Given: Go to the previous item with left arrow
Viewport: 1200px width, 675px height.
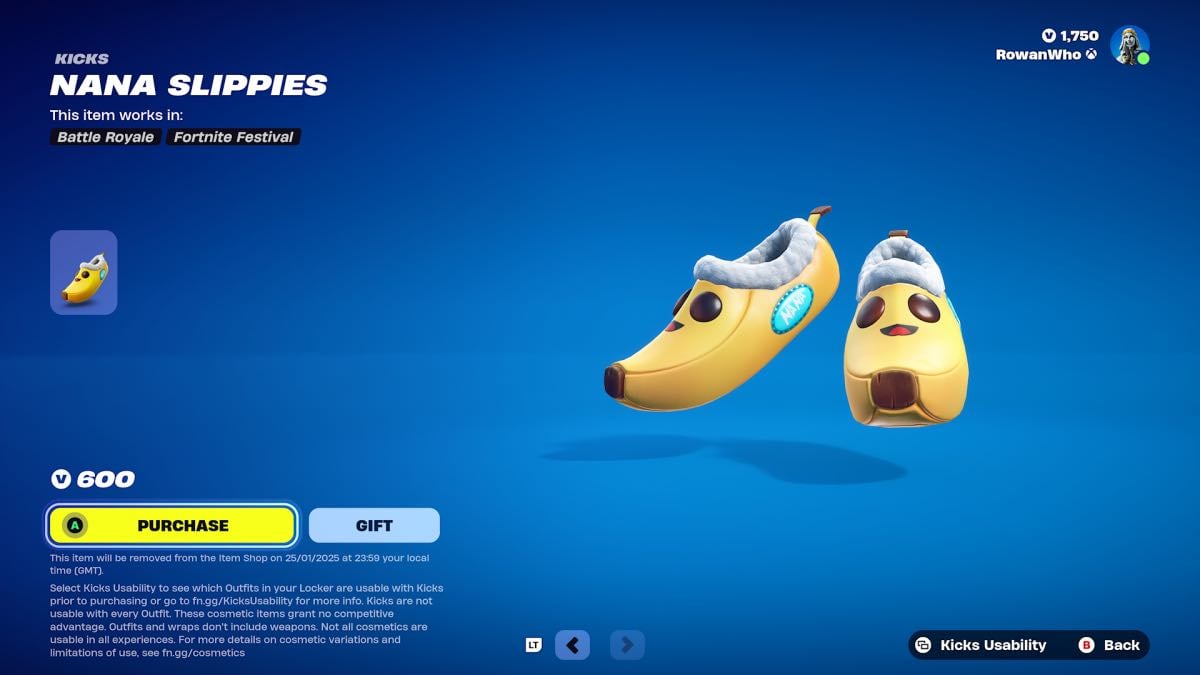Looking at the screenshot, I should click(x=572, y=645).
